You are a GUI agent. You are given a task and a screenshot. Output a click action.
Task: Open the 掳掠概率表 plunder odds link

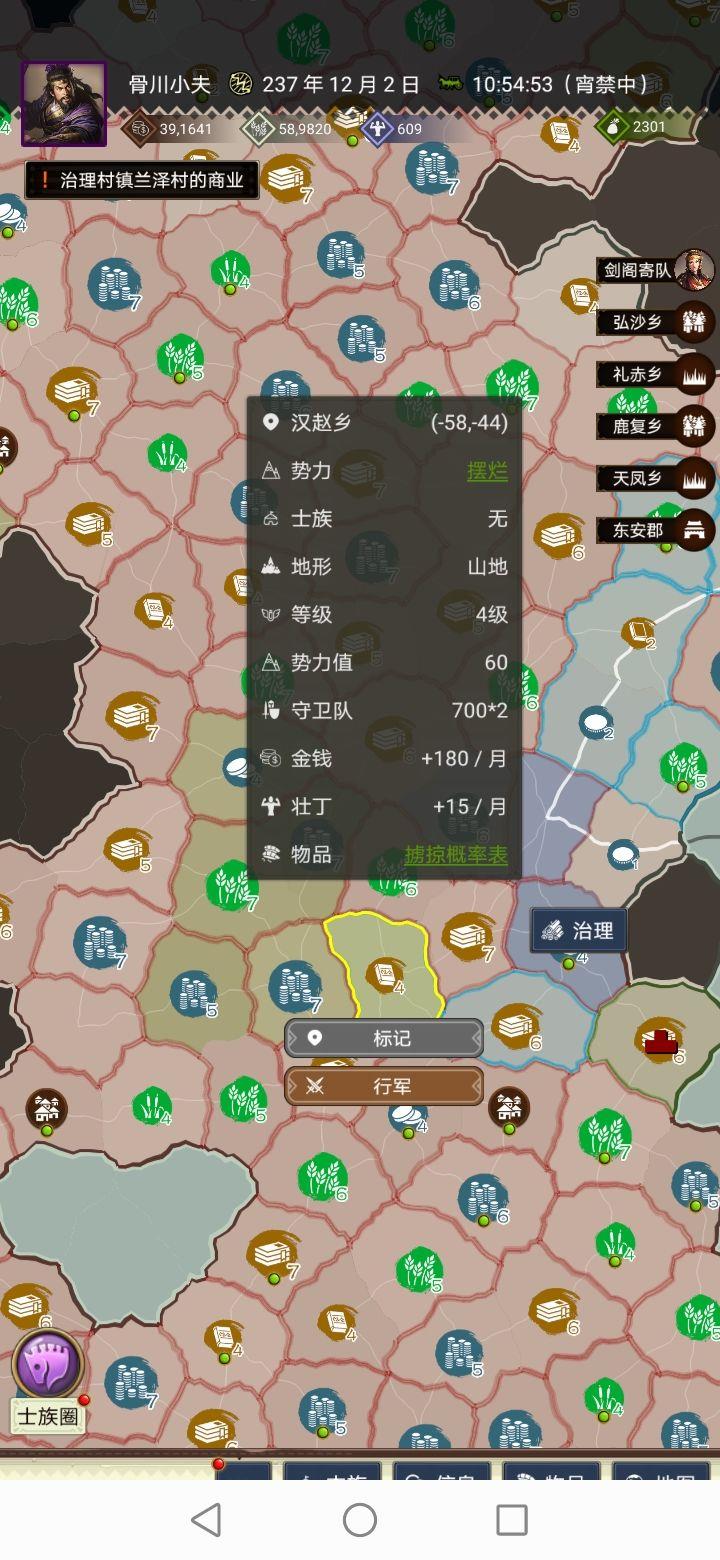pyautogui.click(x=456, y=855)
